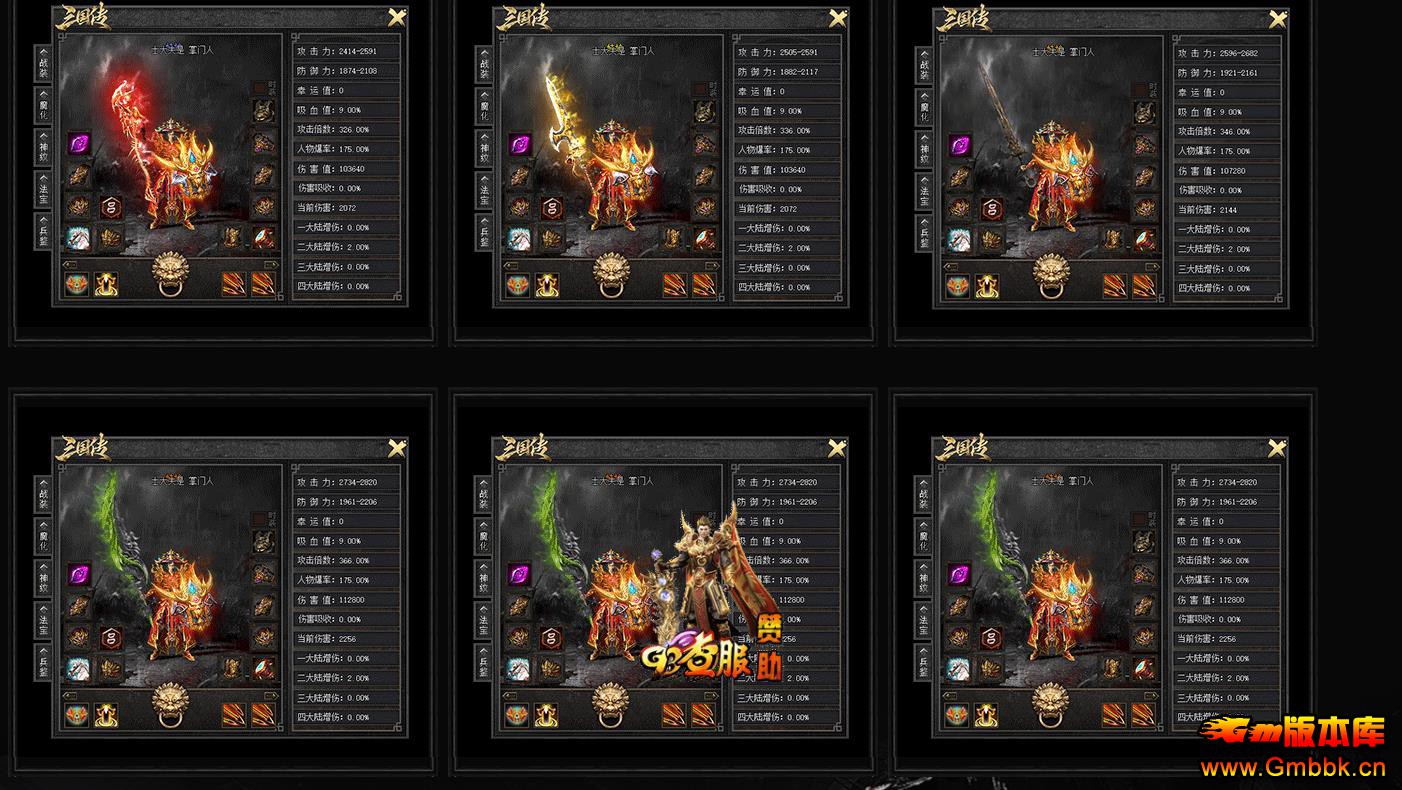Close the panel covered by the 赞助 sponsor logo
Viewport: 1402px width, 790px height.
tap(838, 448)
